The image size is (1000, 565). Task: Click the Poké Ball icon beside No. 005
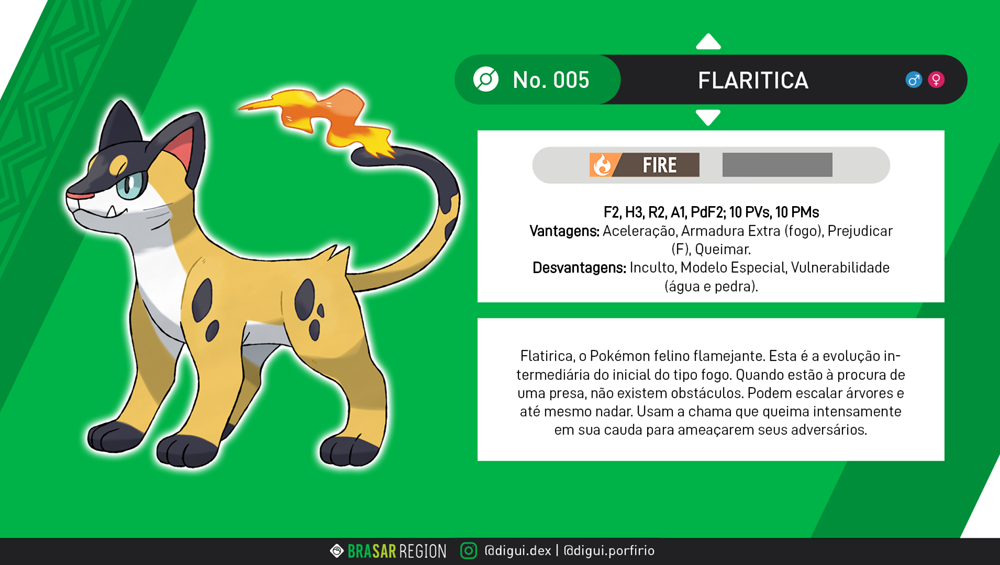[485, 80]
